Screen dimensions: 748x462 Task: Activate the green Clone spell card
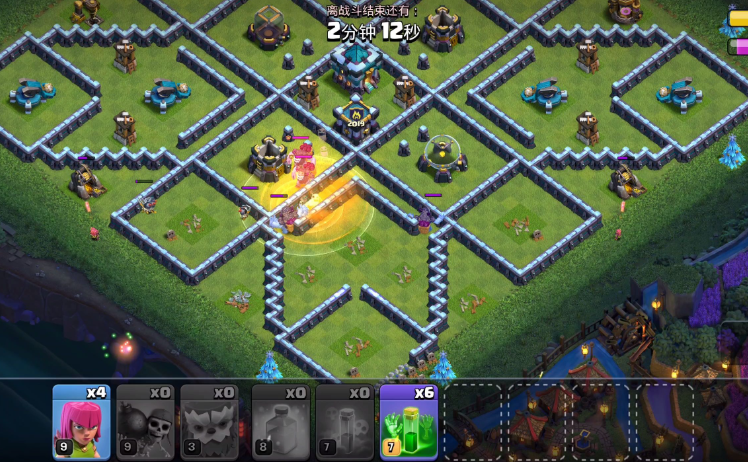click(409, 421)
